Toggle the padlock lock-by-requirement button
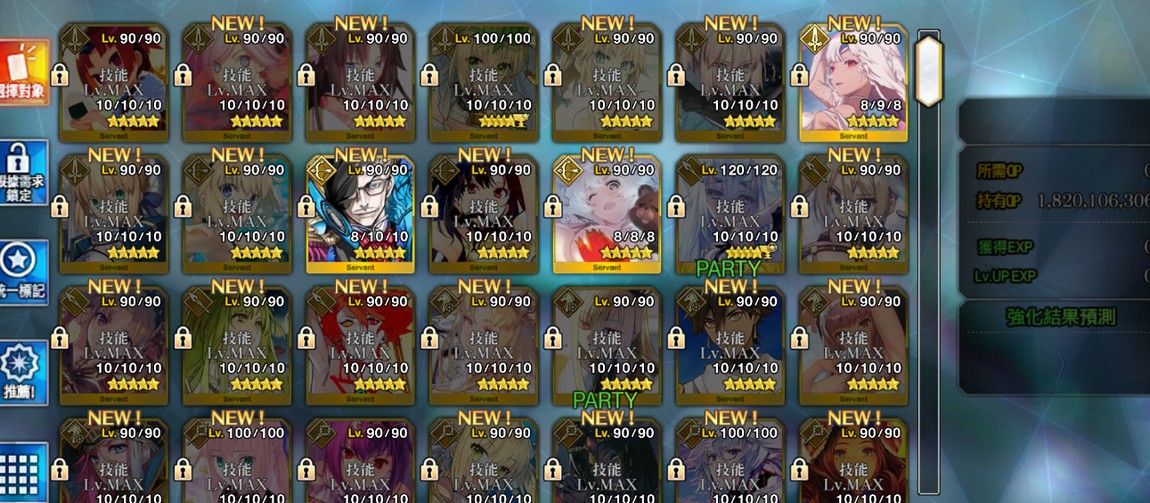The width and height of the screenshot is (1150, 503). pos(22,172)
